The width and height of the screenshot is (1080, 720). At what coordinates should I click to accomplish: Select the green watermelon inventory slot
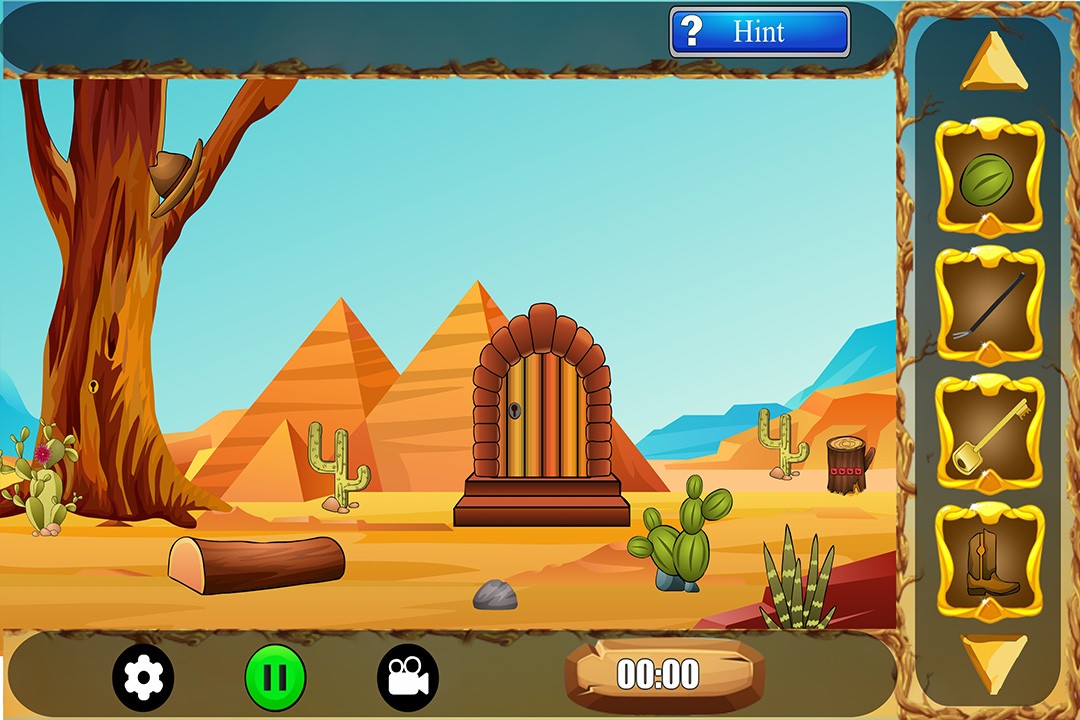click(989, 177)
